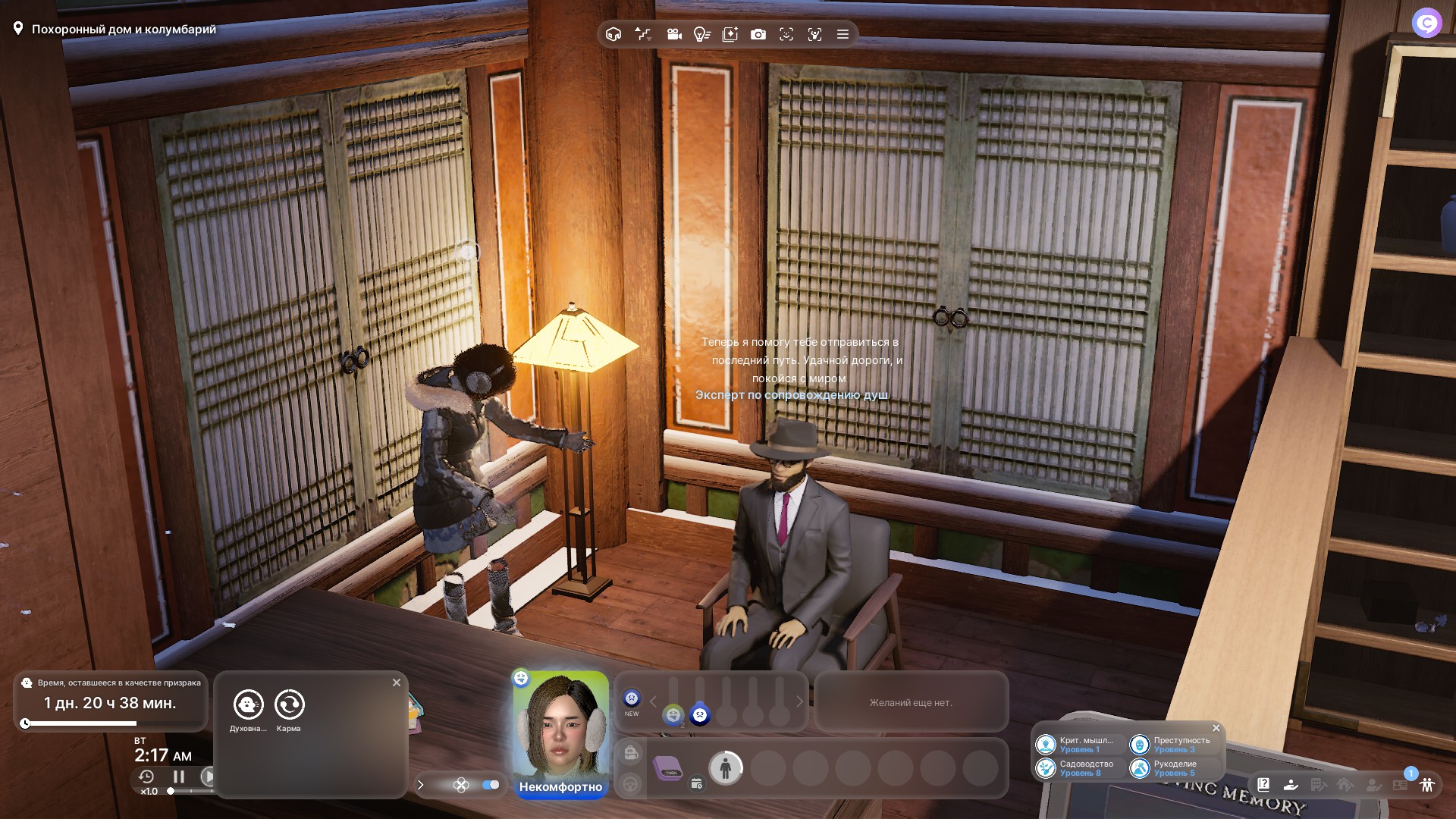The height and width of the screenshot is (819, 1456).
Task: Open the NEW sad-face mood notification
Action: pyautogui.click(x=632, y=699)
